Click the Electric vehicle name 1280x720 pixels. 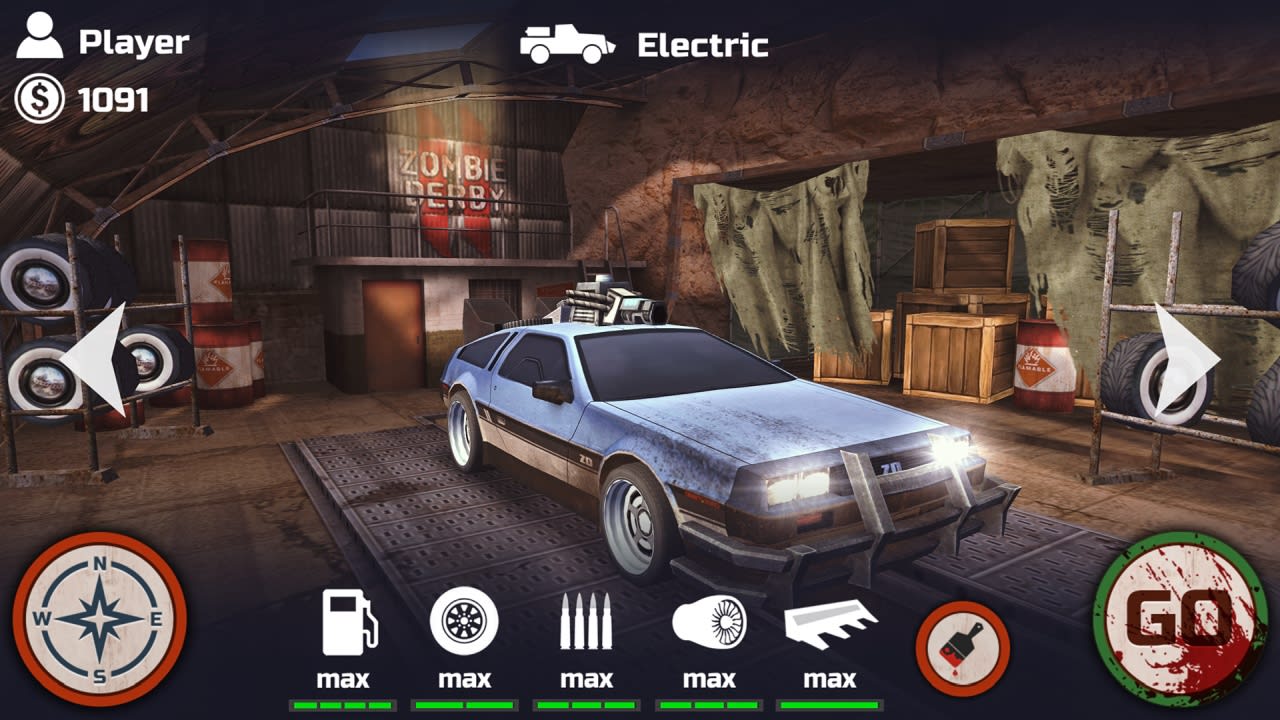707,44
